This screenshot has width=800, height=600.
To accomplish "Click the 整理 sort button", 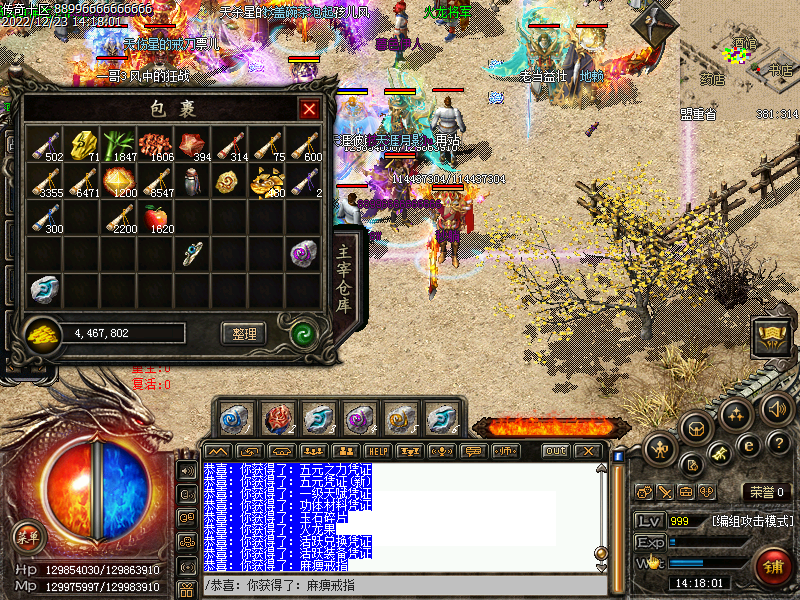I will click(x=244, y=334).
